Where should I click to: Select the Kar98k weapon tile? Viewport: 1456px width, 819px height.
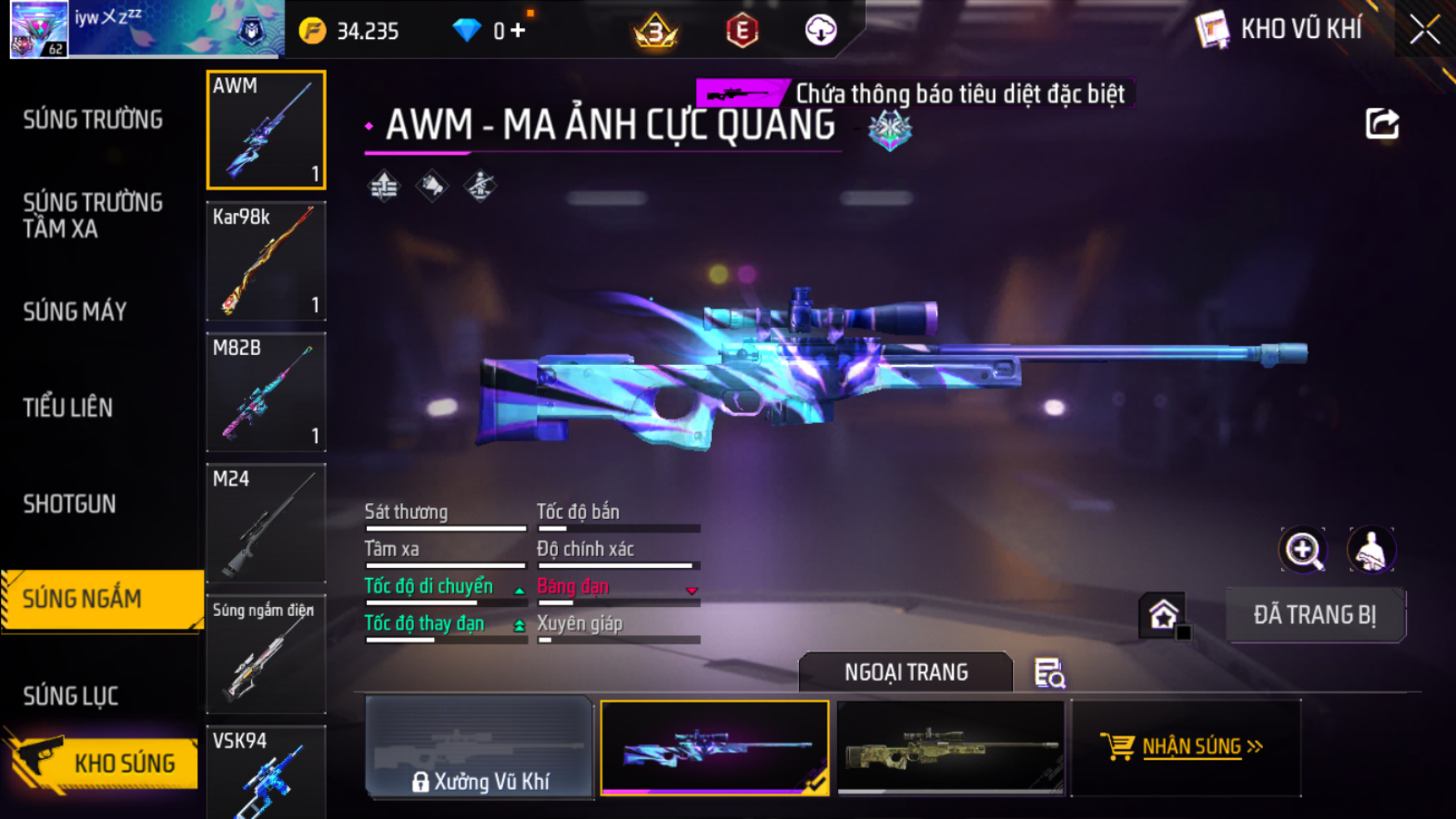[x=266, y=261]
